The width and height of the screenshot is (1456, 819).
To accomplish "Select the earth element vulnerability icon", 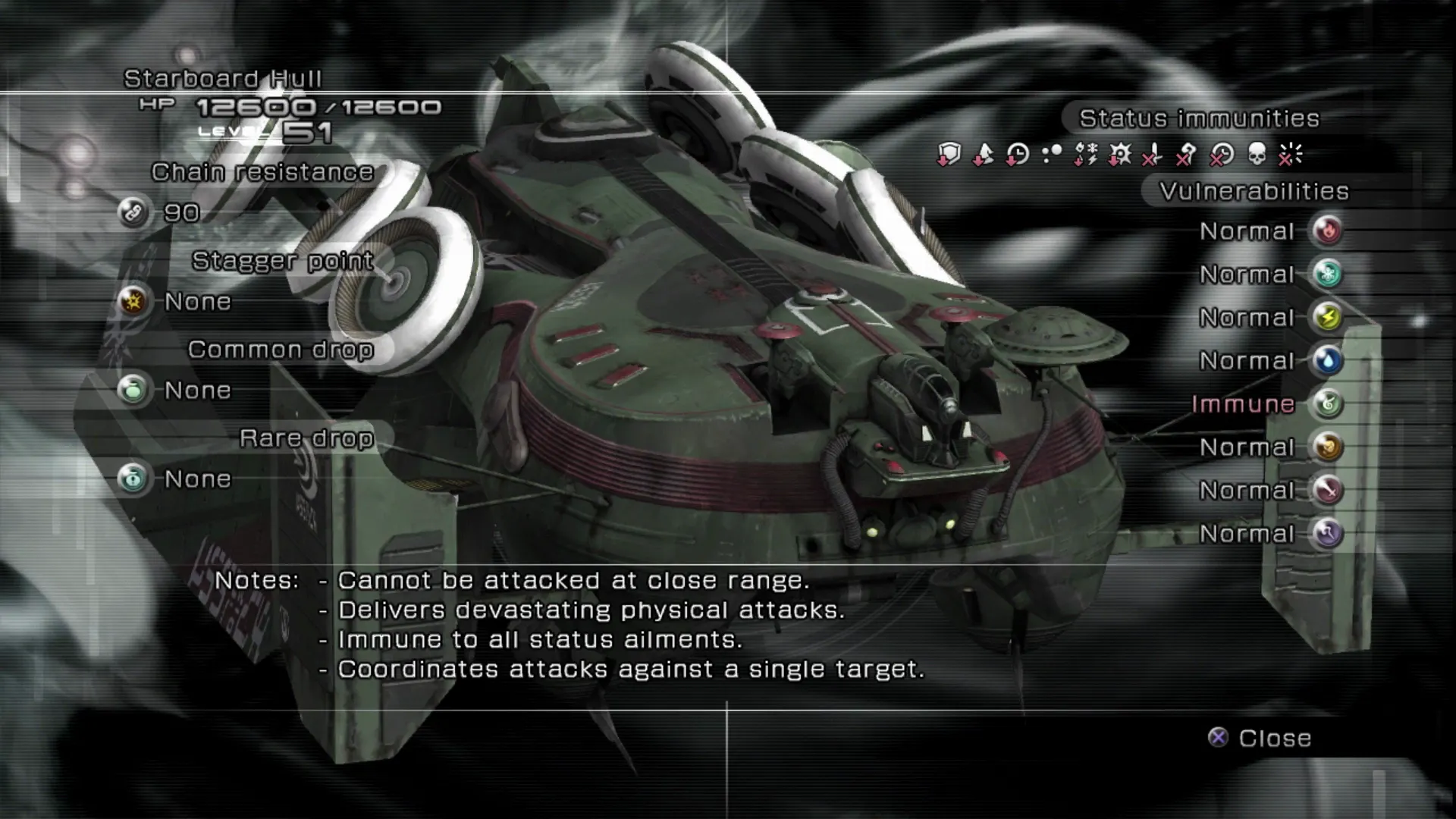I will point(1328,447).
